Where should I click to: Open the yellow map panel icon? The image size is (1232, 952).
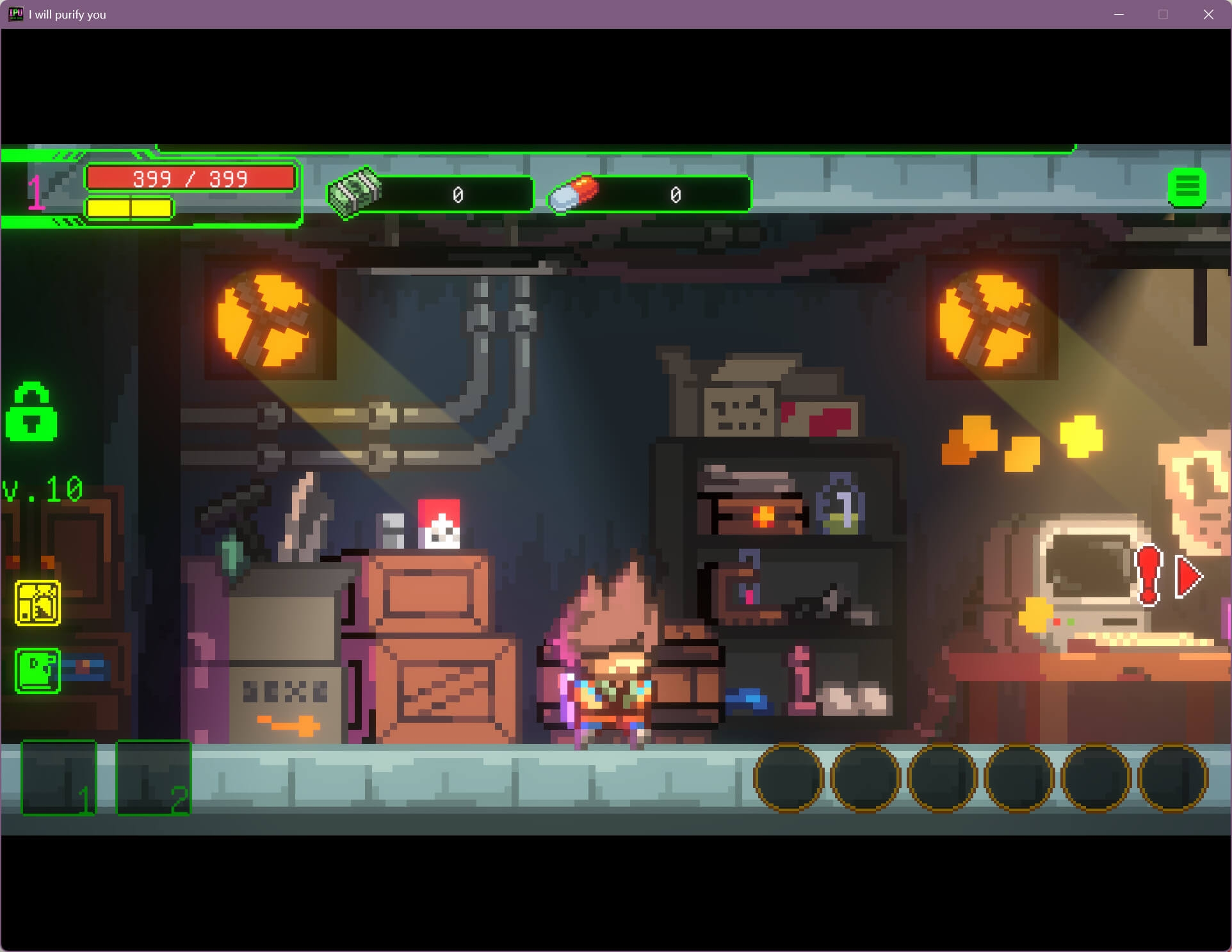pyautogui.click(x=38, y=602)
